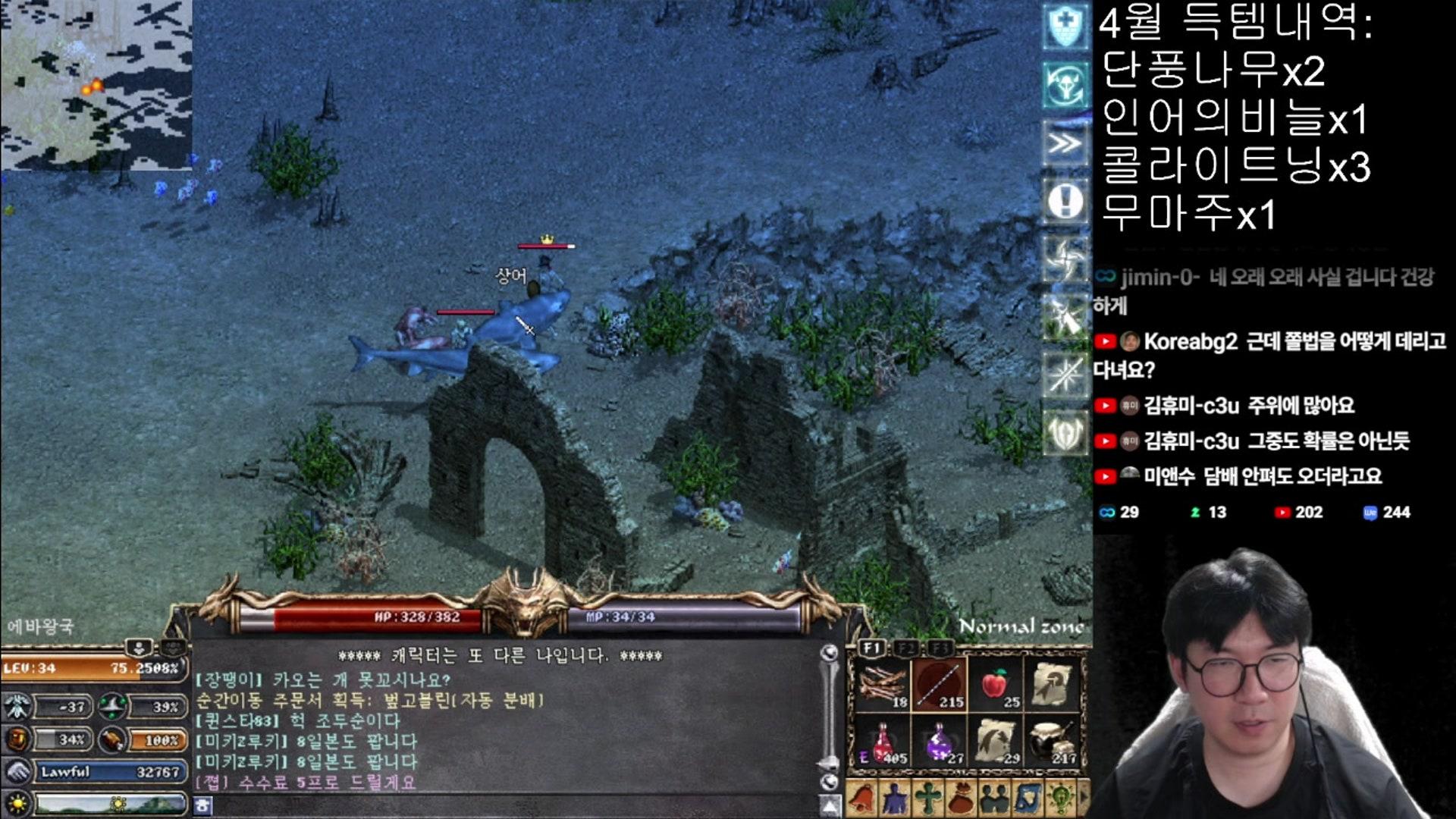Screen dimensions: 1456x819
Task: Switch to the F1 hotbar page
Action: click(x=872, y=648)
